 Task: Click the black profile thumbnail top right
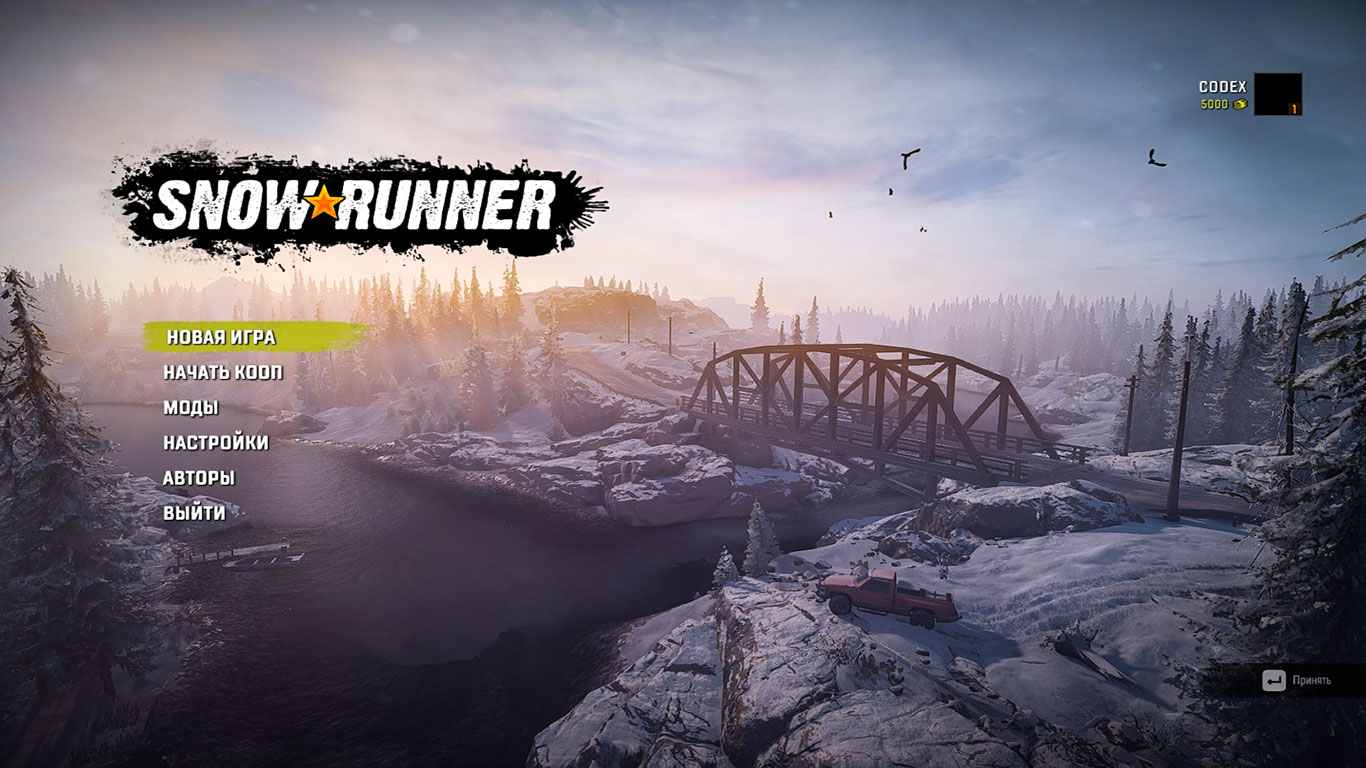(x=1277, y=93)
